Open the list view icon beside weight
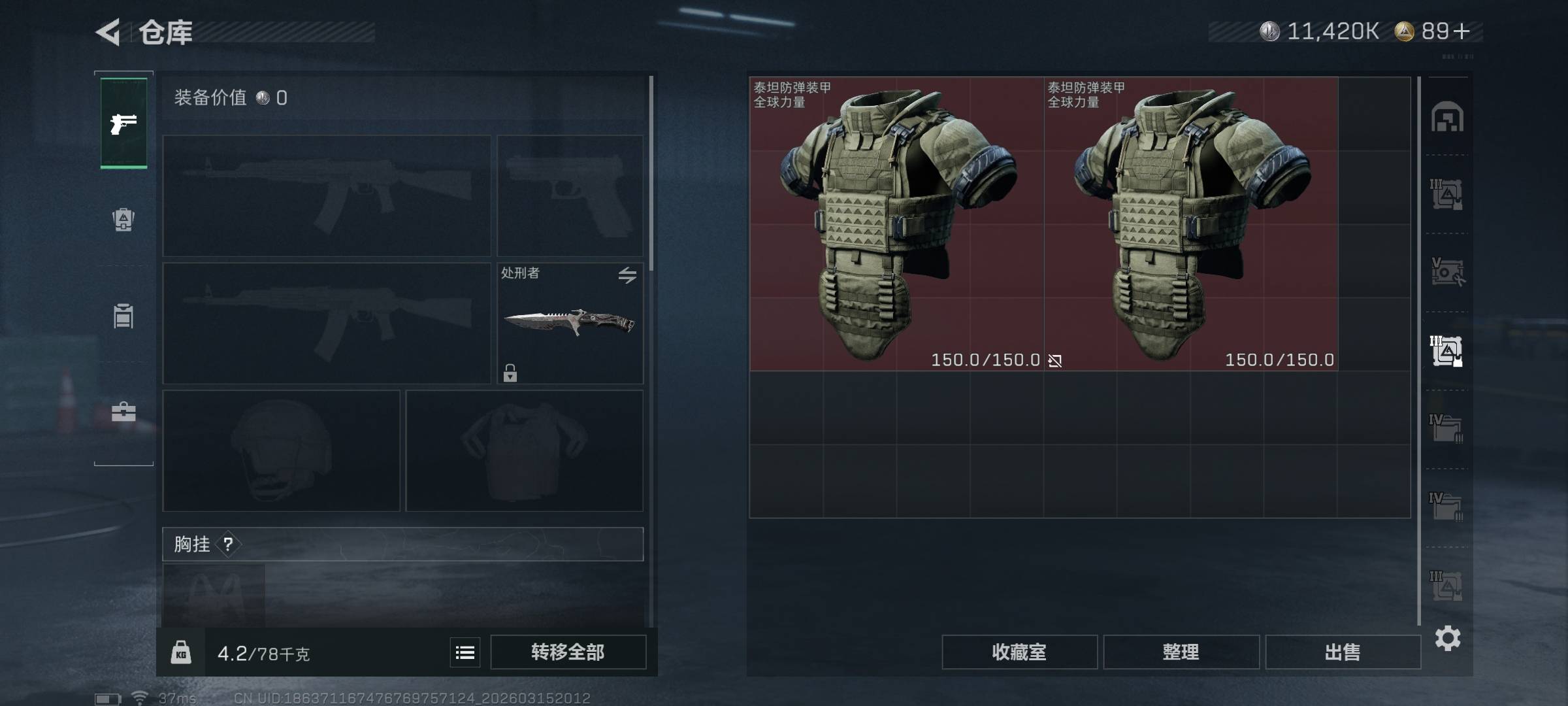The height and width of the screenshot is (706, 1568). click(x=465, y=652)
